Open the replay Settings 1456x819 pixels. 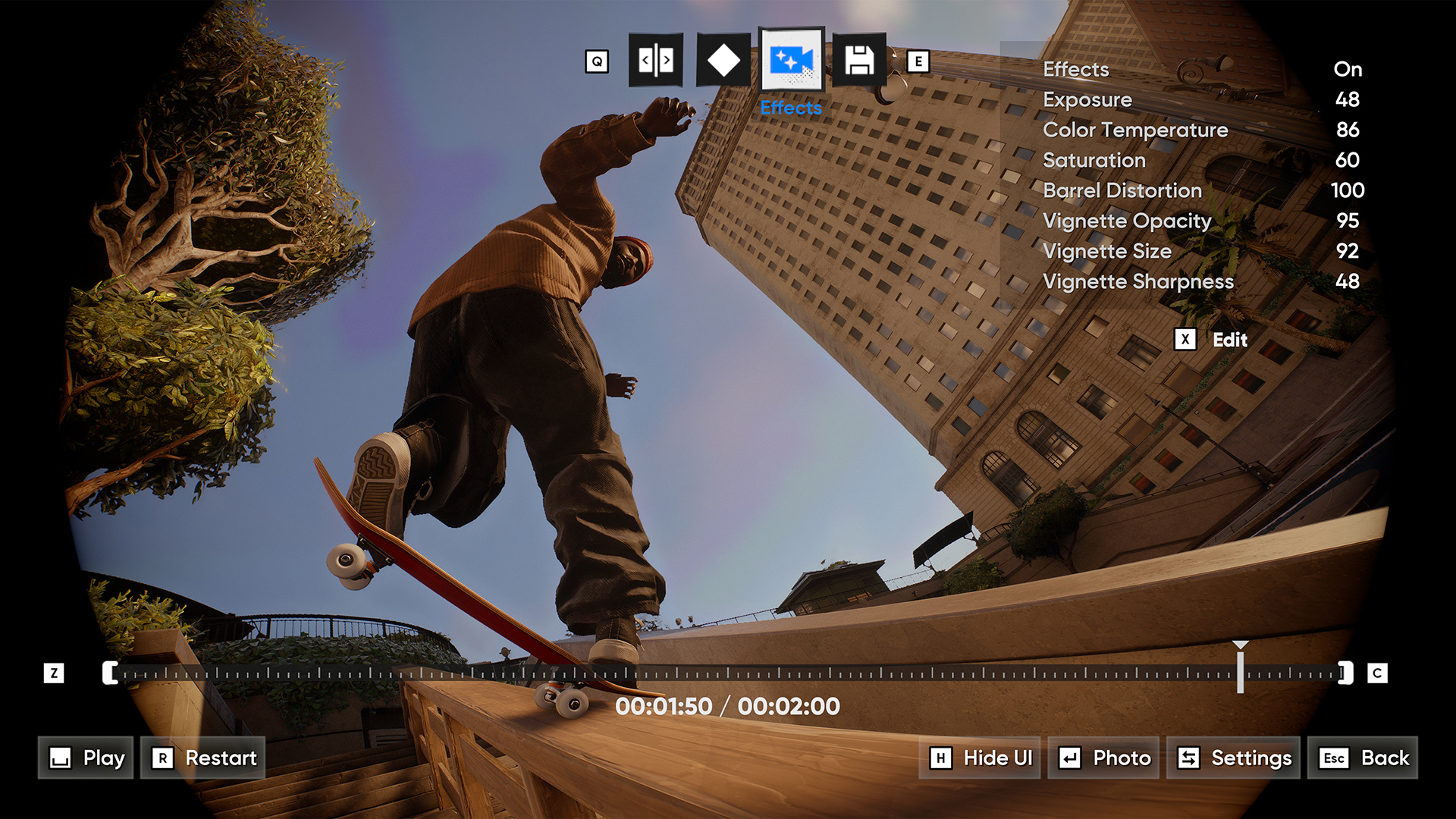click(x=1233, y=758)
